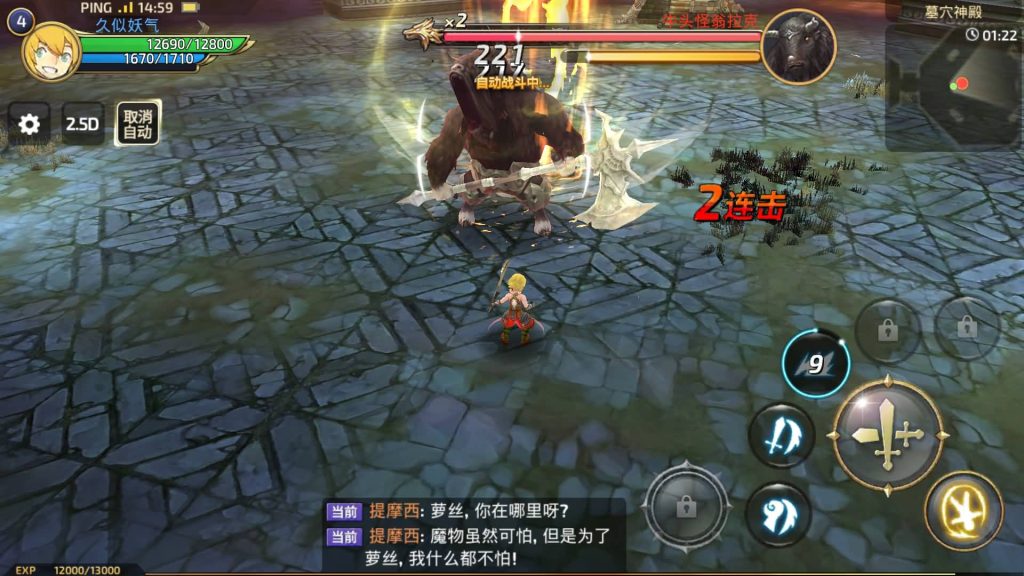This screenshot has height=576, width=1024.
Task: Open the gear settings menu
Action: (30, 124)
